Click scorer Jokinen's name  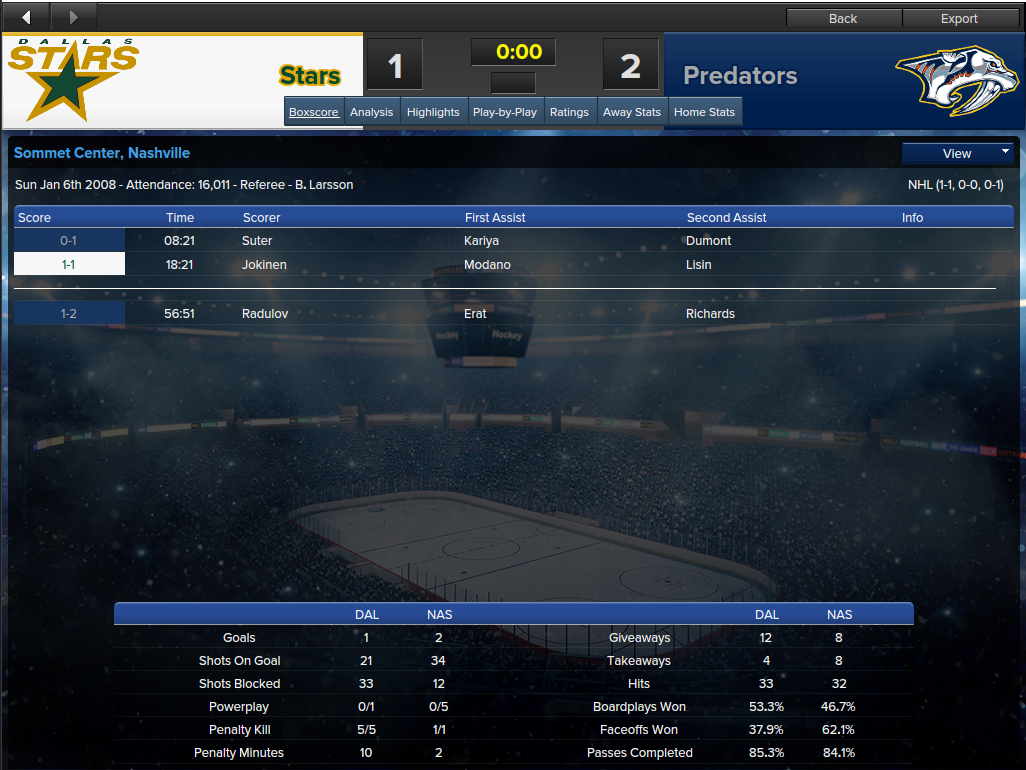(x=263, y=265)
